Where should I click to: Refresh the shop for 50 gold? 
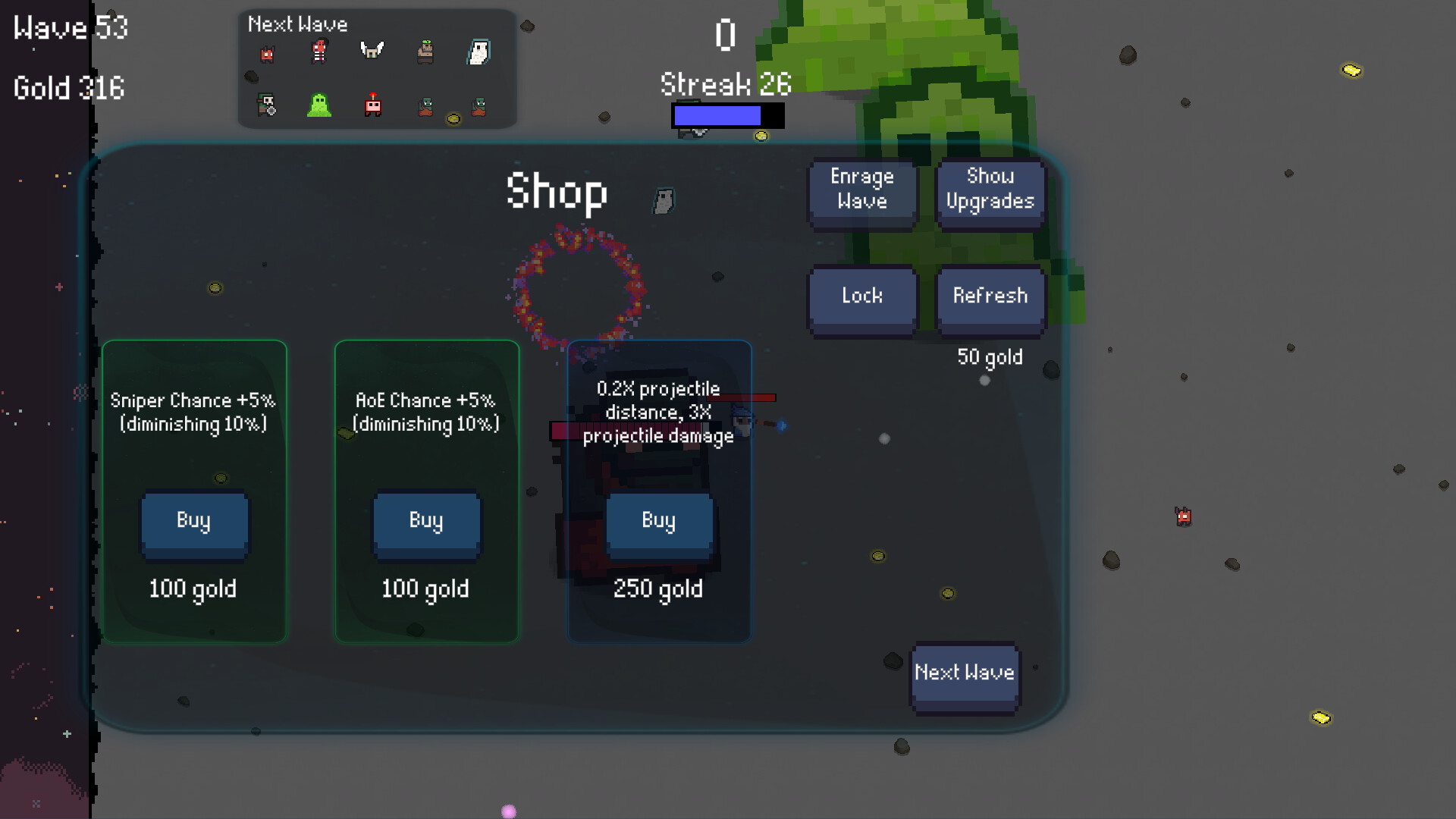tap(990, 297)
